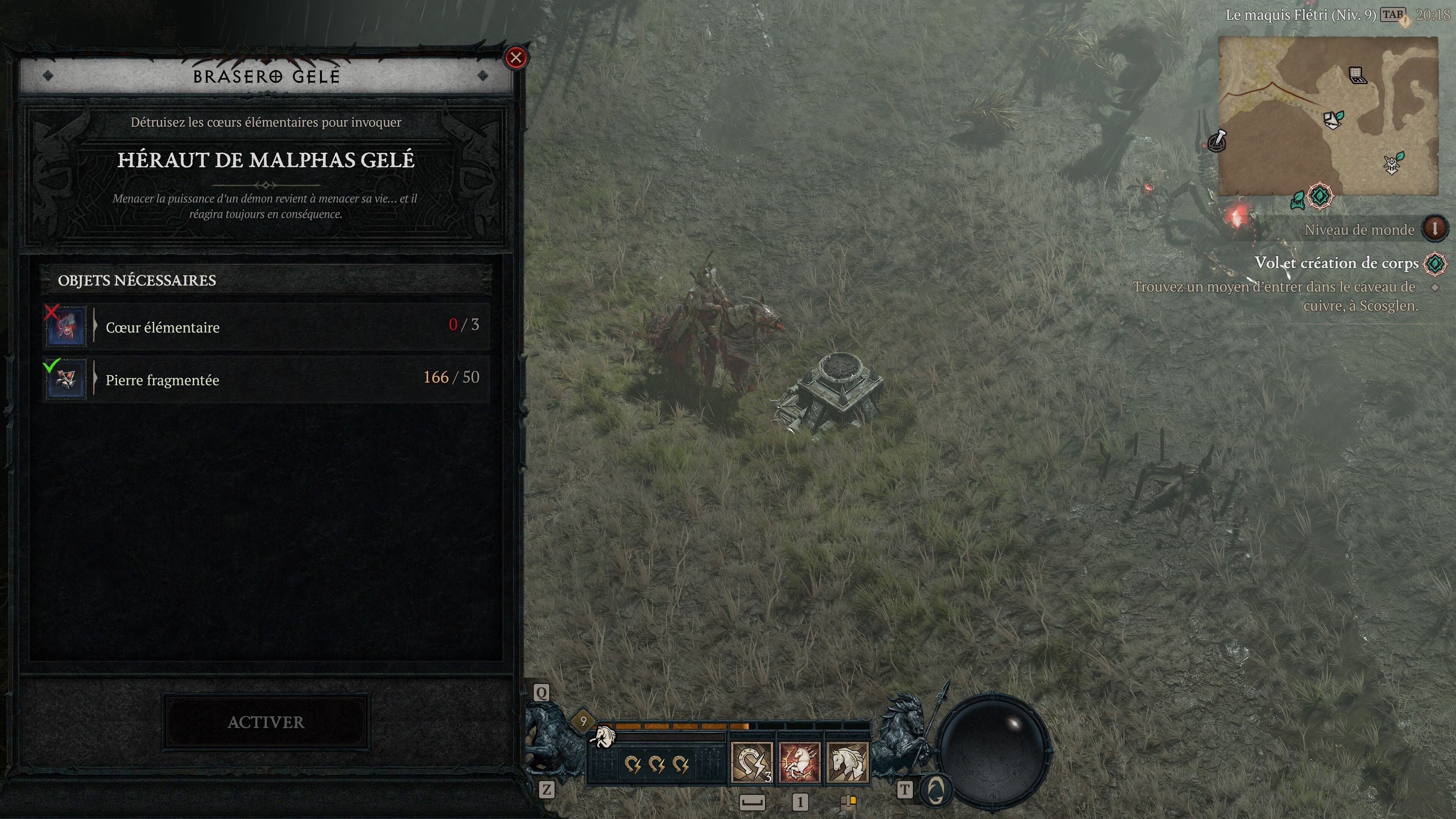Select the Pierre fragmentée requirement row

click(x=266, y=379)
